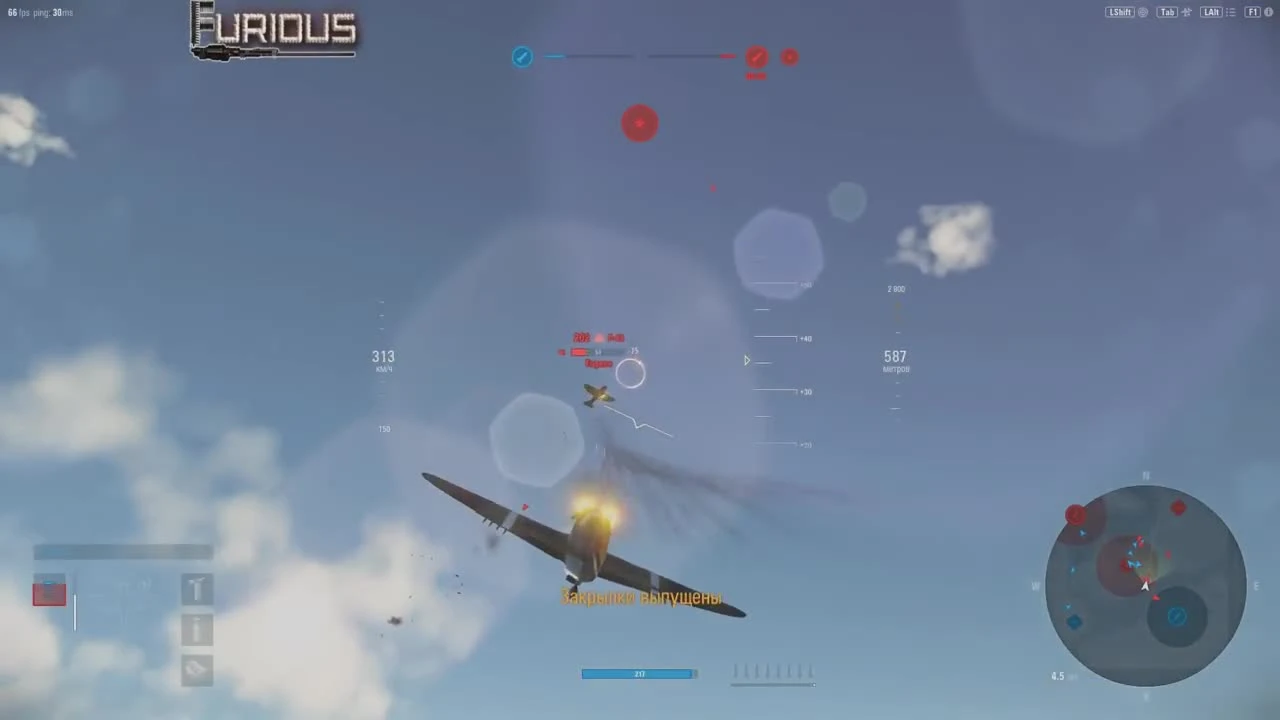
Task: Expand the arrow marker beside the vertical speed ladder
Action: [747, 360]
